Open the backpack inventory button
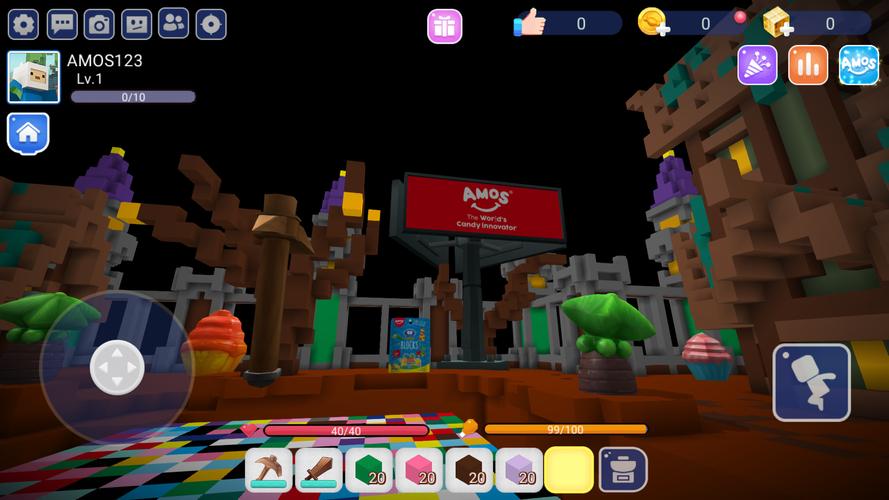Viewport: 889px width, 500px height. [x=623, y=470]
